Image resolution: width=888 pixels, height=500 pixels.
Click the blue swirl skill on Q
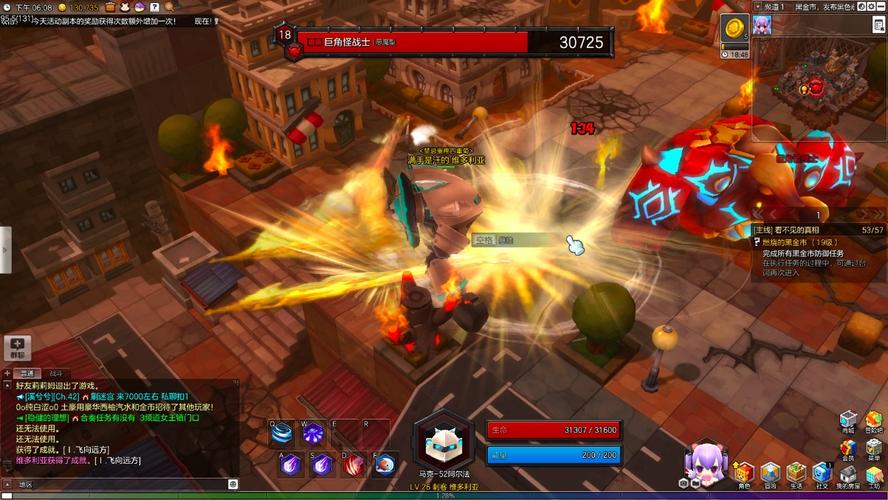(285, 433)
